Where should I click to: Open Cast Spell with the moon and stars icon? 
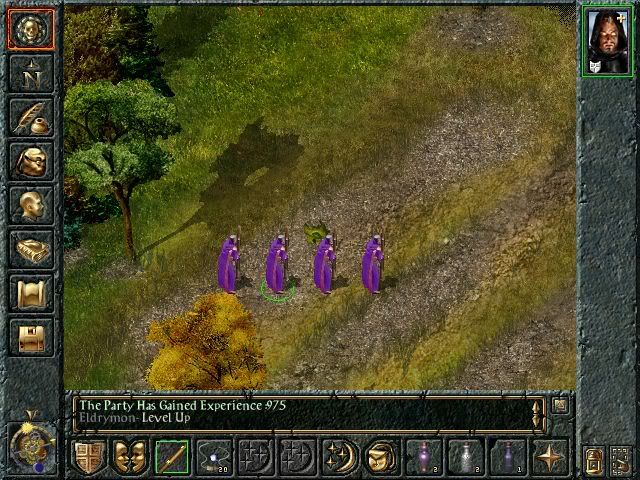(338, 457)
